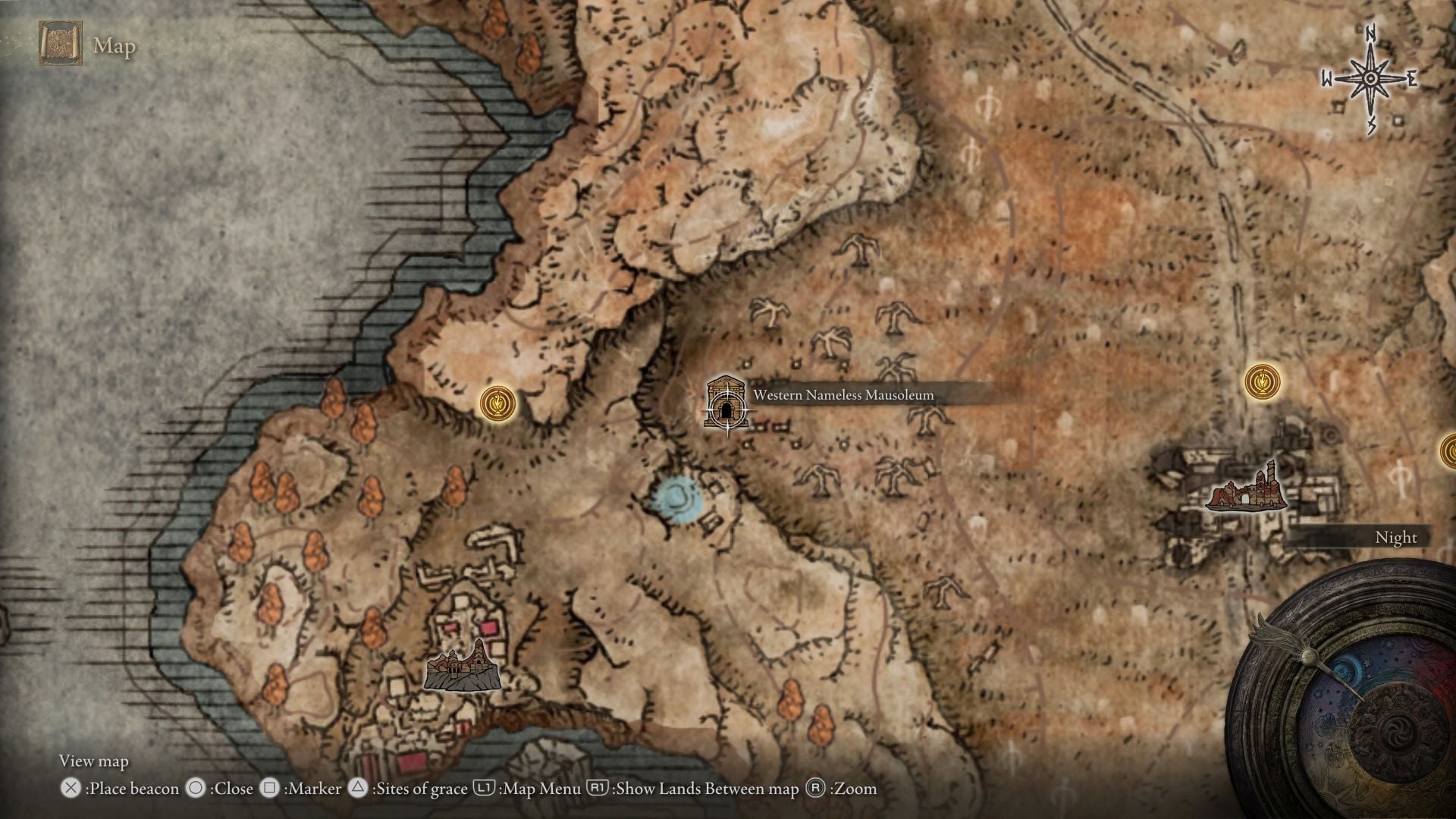This screenshot has width=1456, height=819.
Task: Click the Night status banner on the right
Action: (1398, 537)
